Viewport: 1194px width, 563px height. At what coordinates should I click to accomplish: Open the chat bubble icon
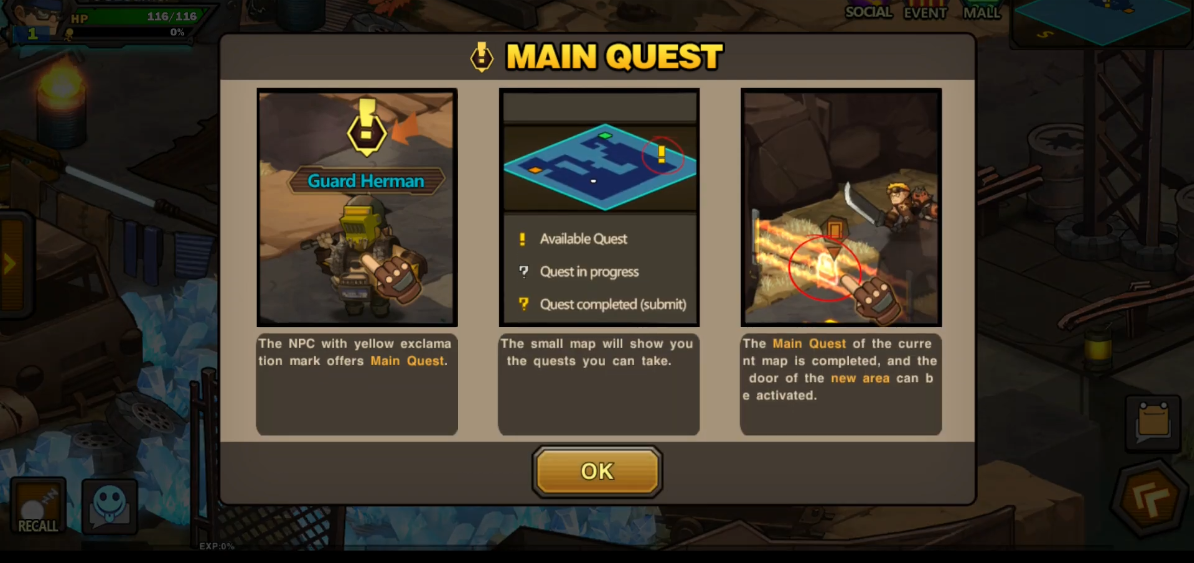pyautogui.click(x=109, y=506)
